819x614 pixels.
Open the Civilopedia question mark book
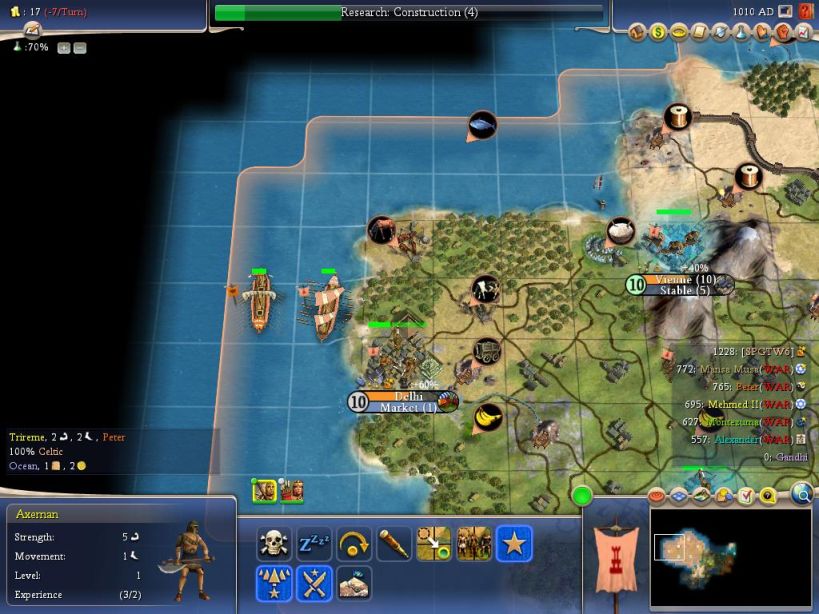806,12
